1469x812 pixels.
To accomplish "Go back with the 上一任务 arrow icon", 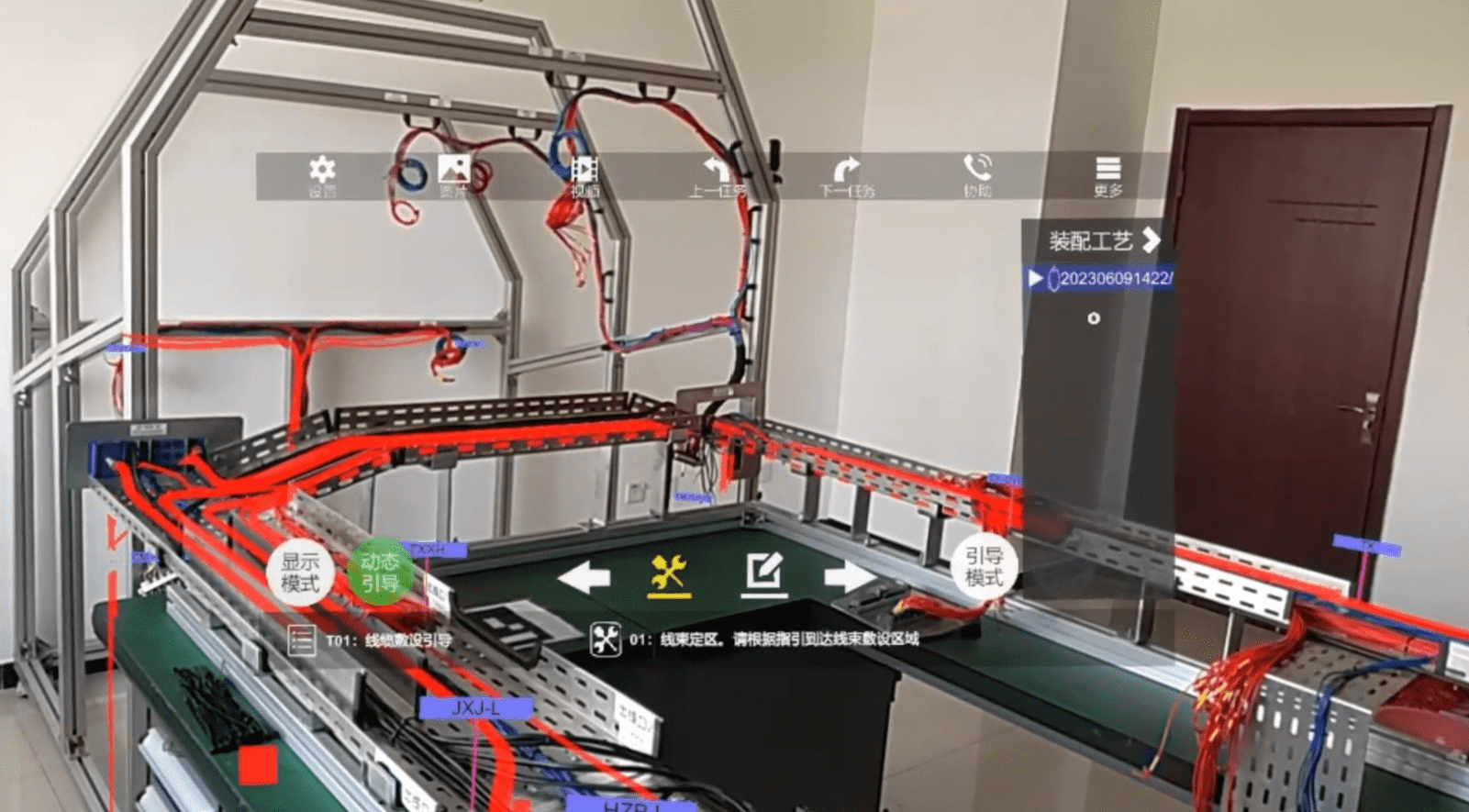I will (716, 170).
